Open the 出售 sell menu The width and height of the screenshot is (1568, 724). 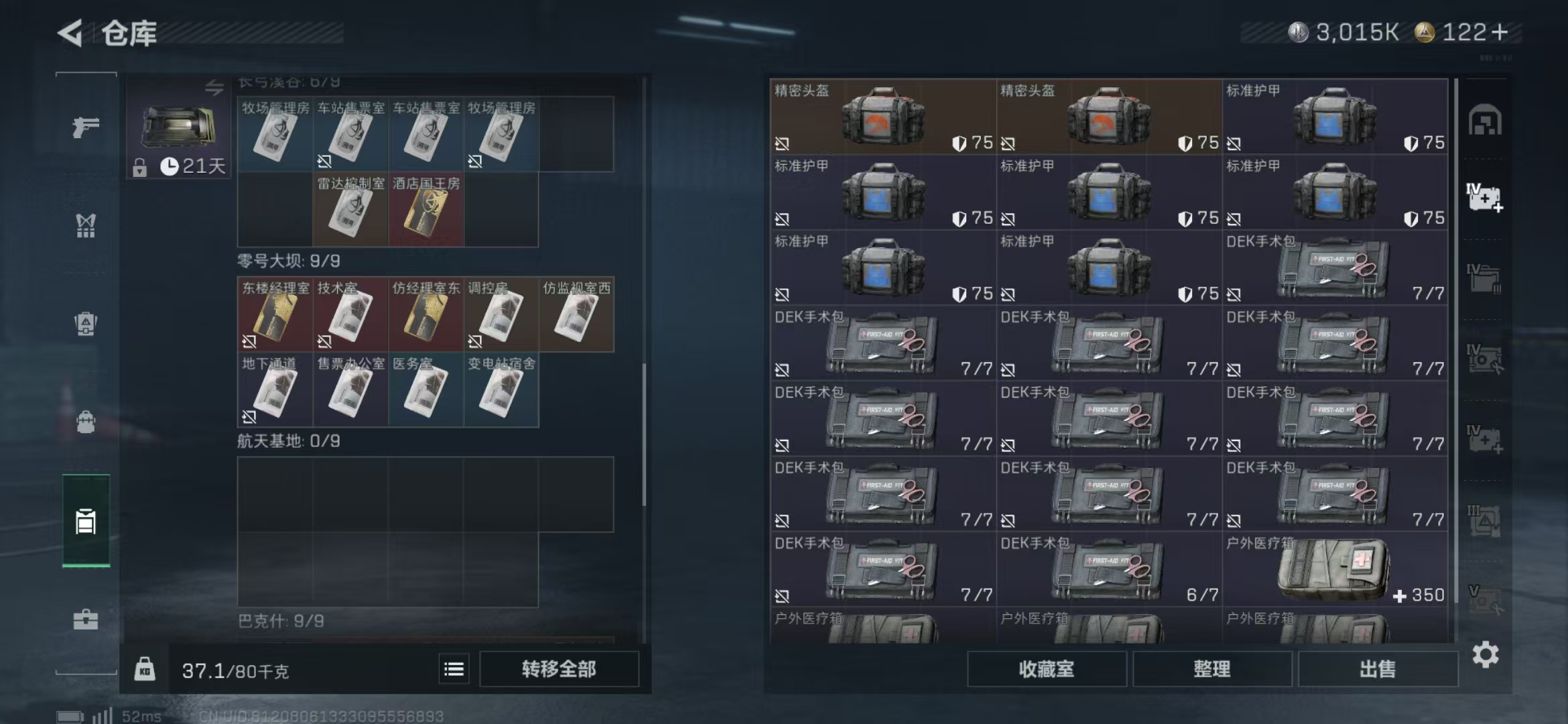tap(1377, 669)
